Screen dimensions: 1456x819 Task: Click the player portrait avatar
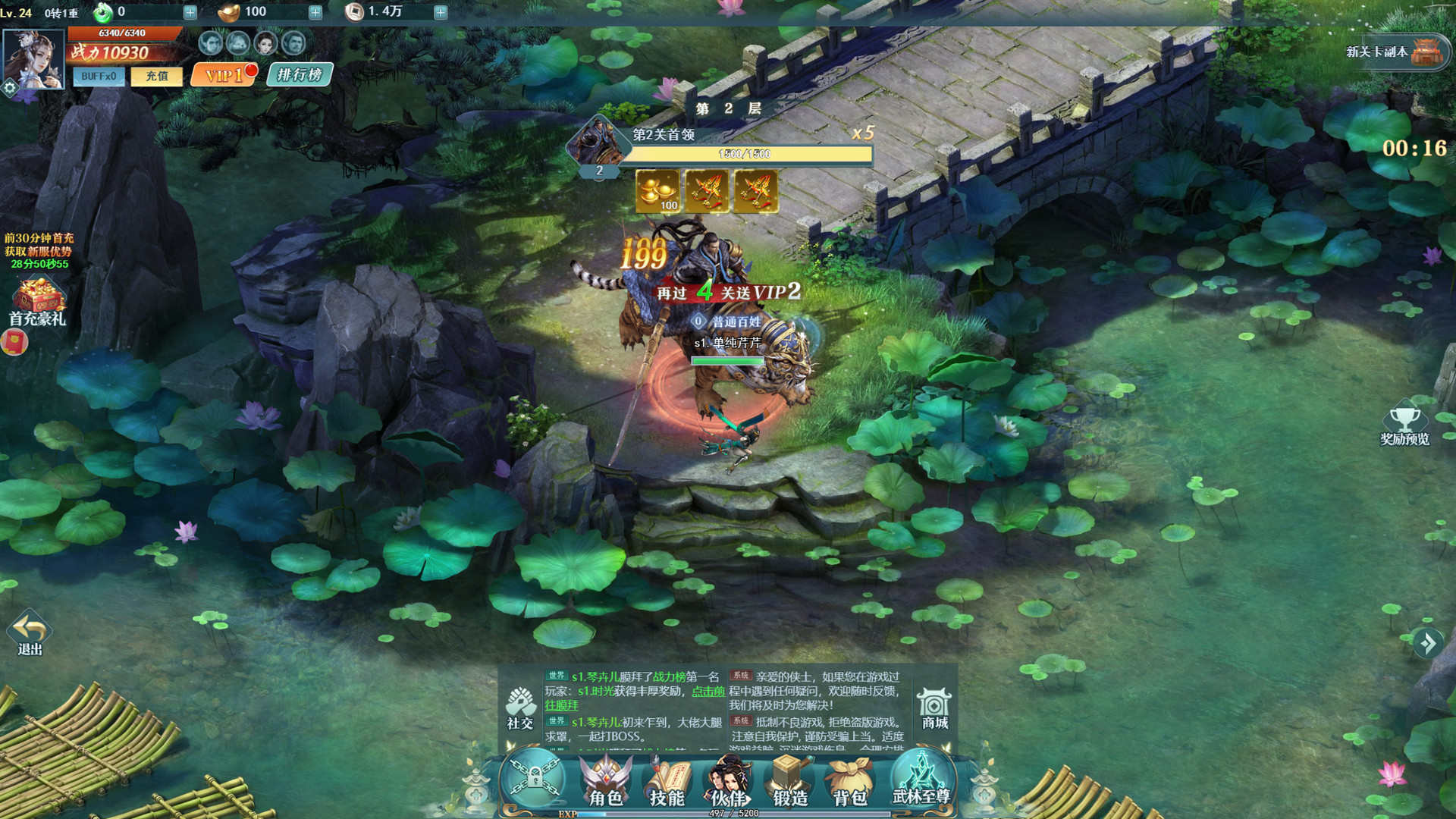(x=33, y=60)
